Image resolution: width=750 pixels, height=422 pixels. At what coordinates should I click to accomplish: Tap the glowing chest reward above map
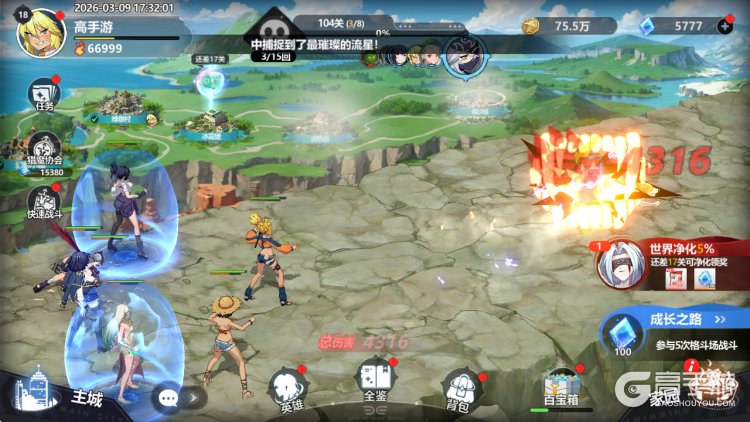(x=208, y=82)
